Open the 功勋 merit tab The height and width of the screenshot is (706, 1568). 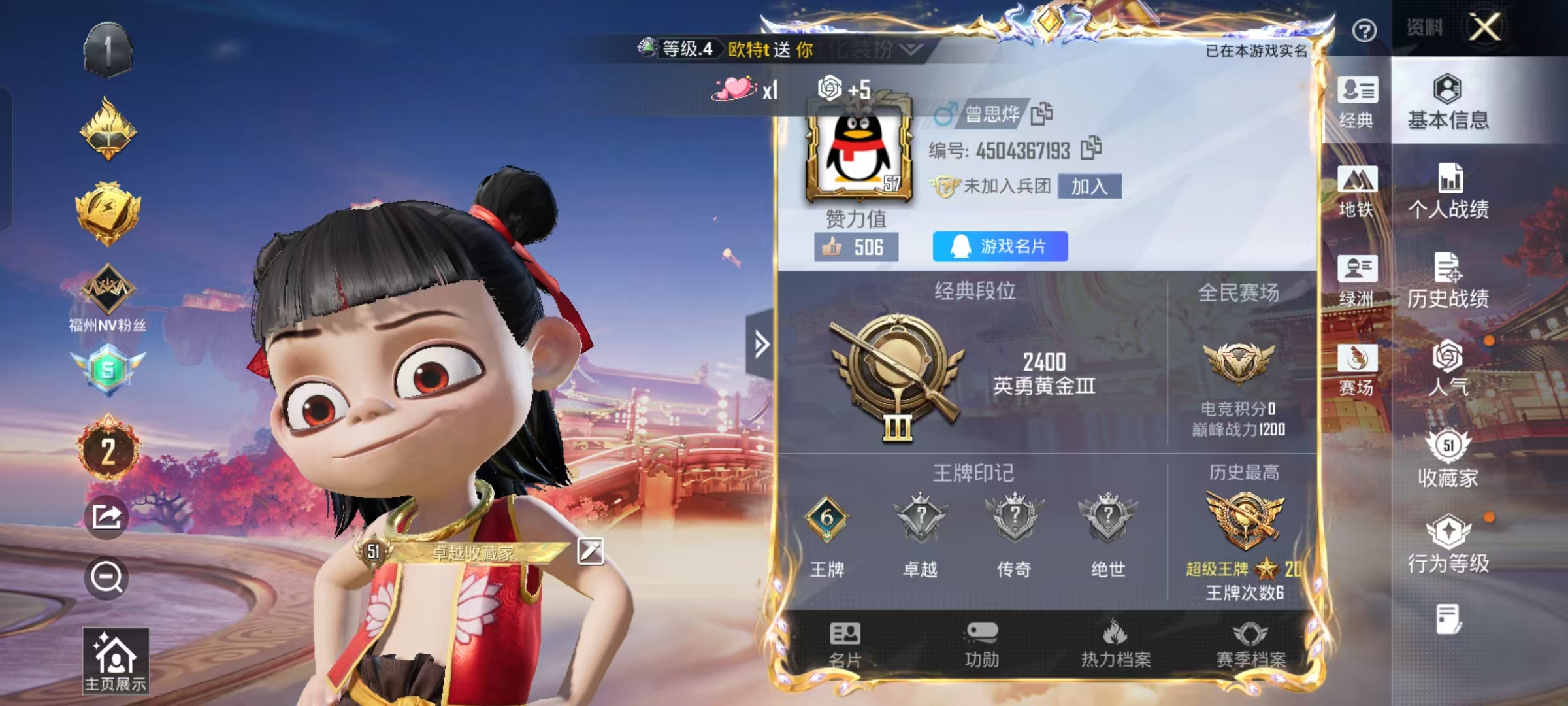tap(981, 645)
